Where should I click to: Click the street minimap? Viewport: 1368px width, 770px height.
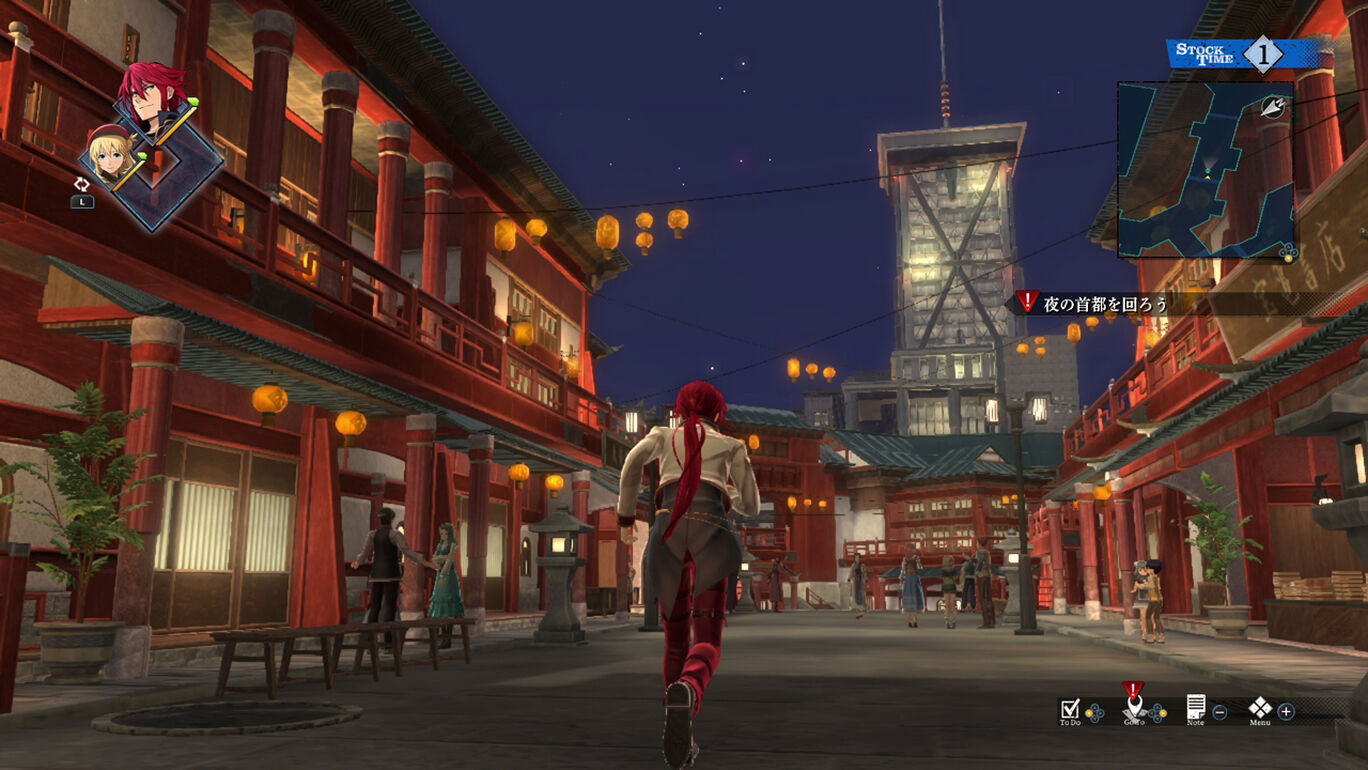1205,170
